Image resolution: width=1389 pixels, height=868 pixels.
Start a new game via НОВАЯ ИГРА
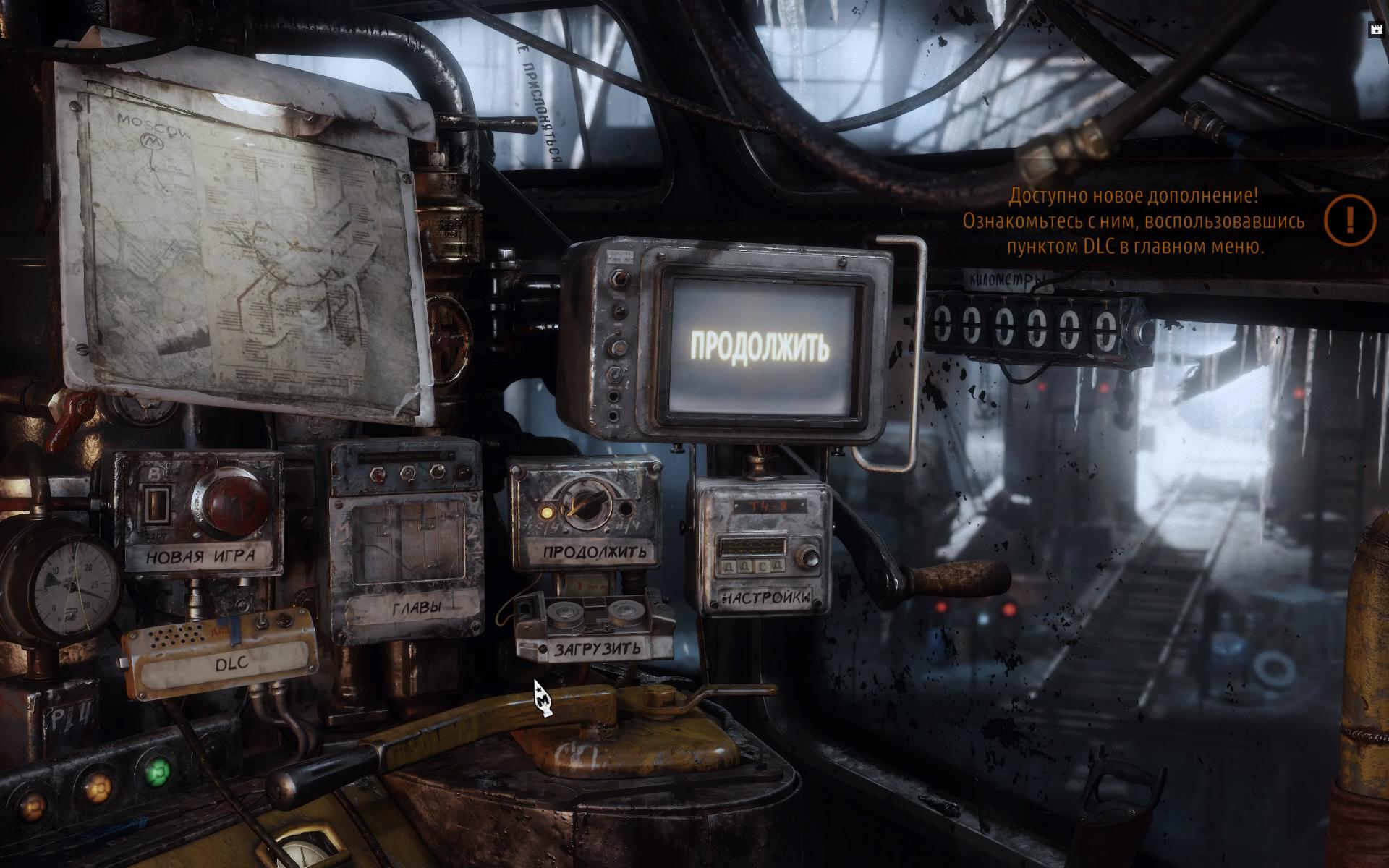[200, 557]
